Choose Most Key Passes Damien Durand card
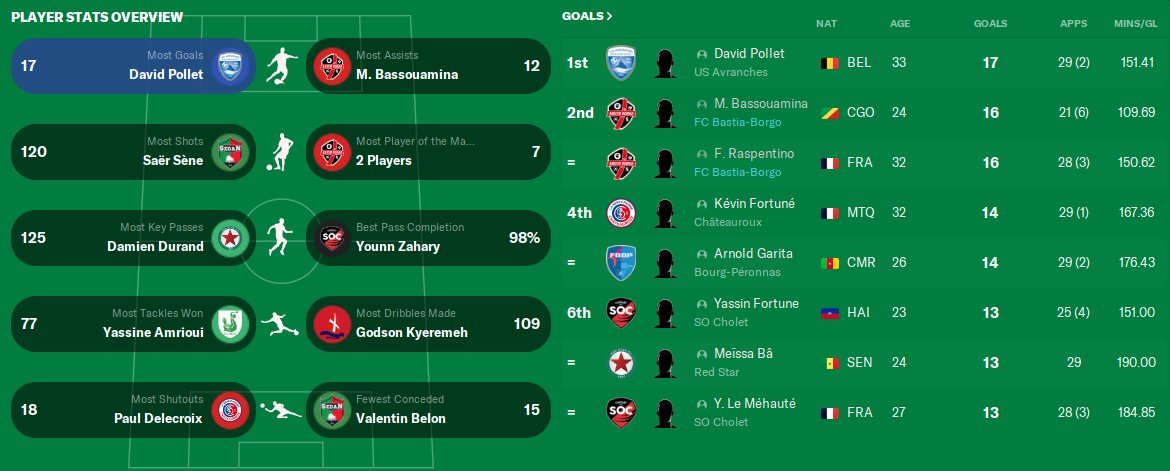The width and height of the screenshot is (1170, 471). click(x=133, y=238)
